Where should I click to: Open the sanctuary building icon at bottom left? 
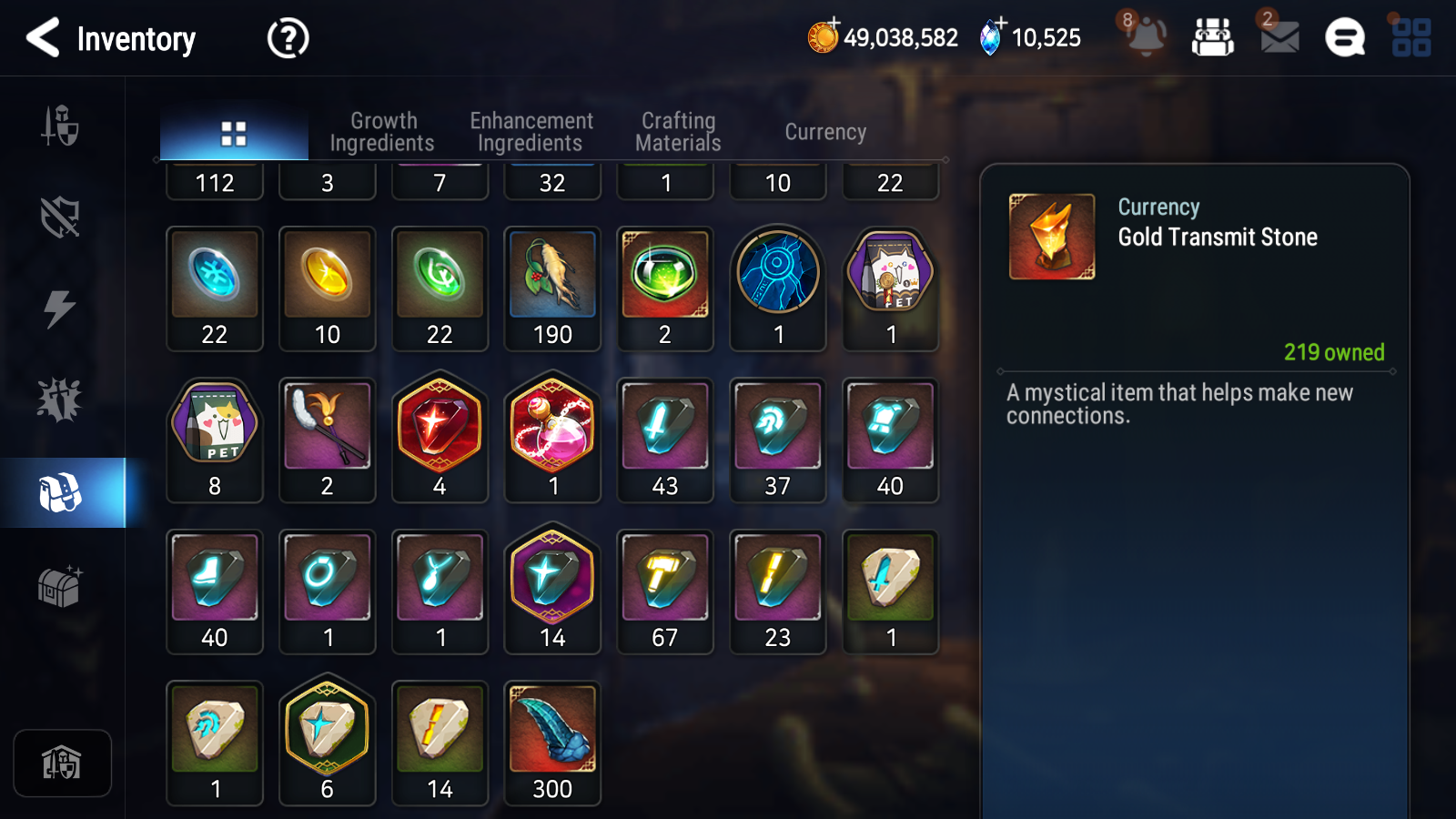(x=62, y=763)
